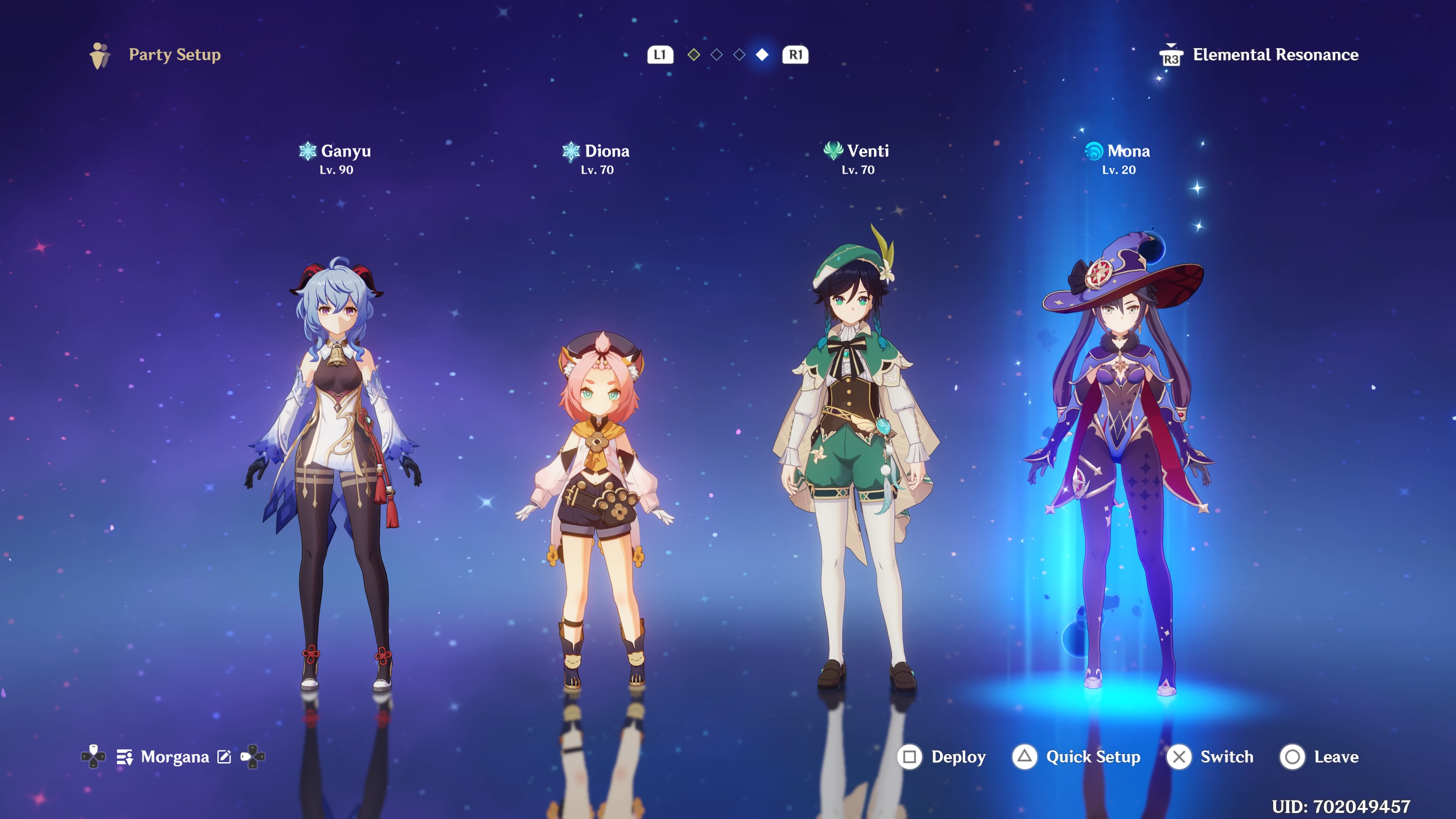Click the L1 page button
This screenshot has height=819, width=1456.
click(661, 55)
